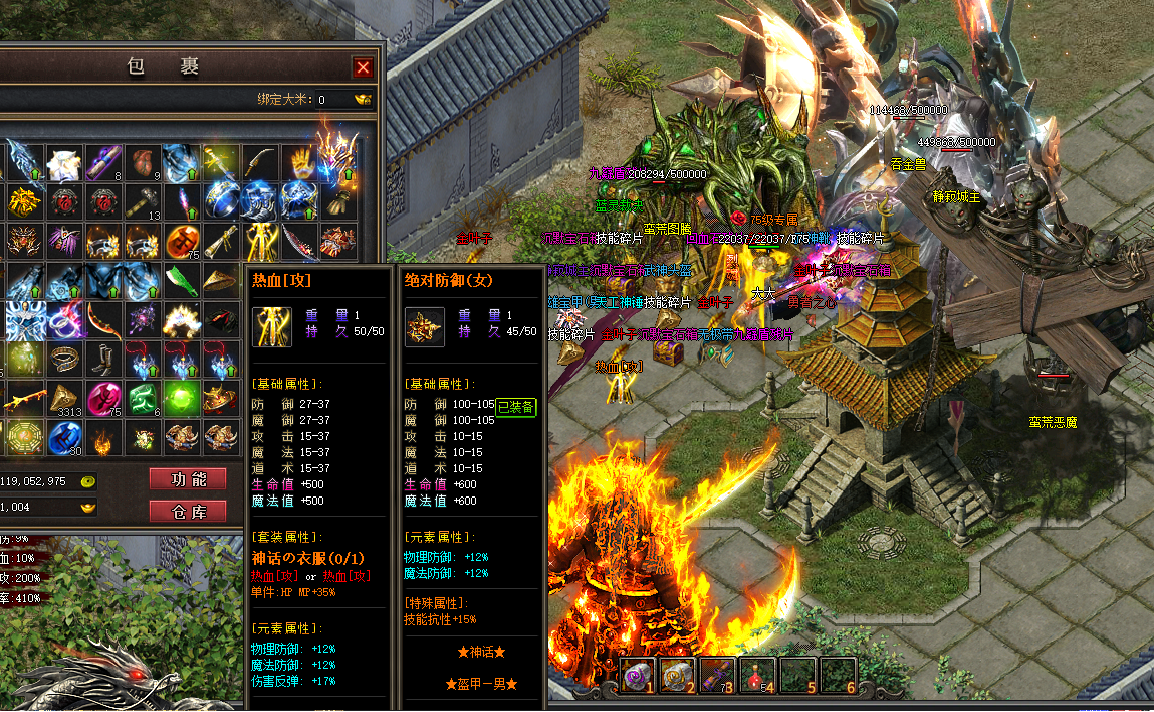Pick the glowing golden hand item
This screenshot has width=1154, height=712.
(x=300, y=162)
